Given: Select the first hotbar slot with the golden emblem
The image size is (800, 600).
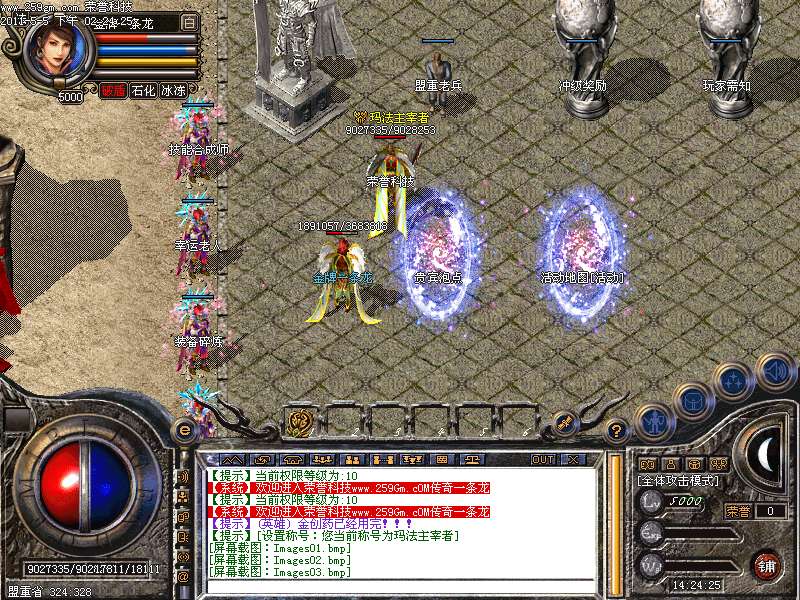Looking at the screenshot, I should click(x=299, y=422).
